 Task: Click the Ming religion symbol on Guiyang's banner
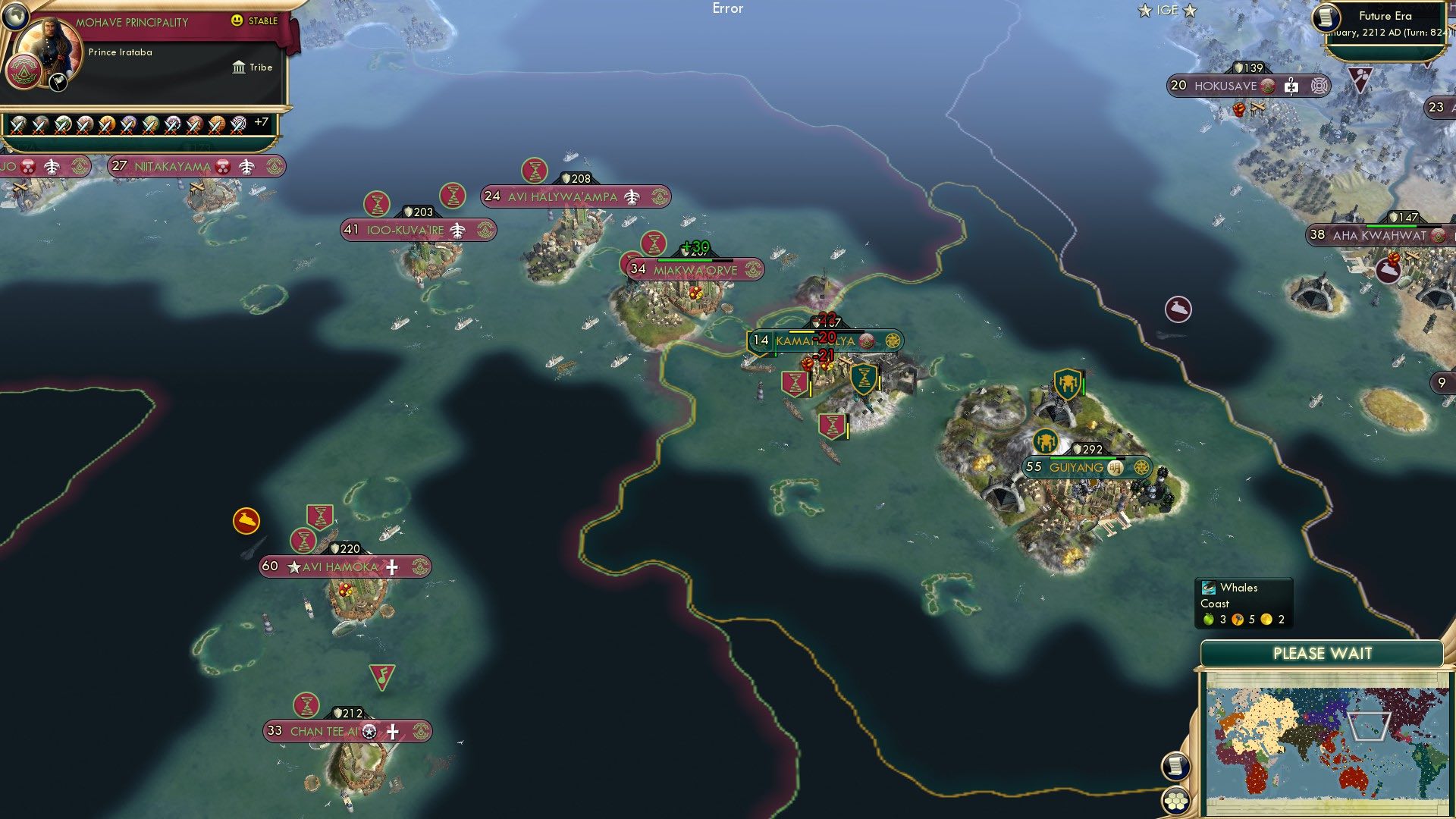[x=1116, y=468]
